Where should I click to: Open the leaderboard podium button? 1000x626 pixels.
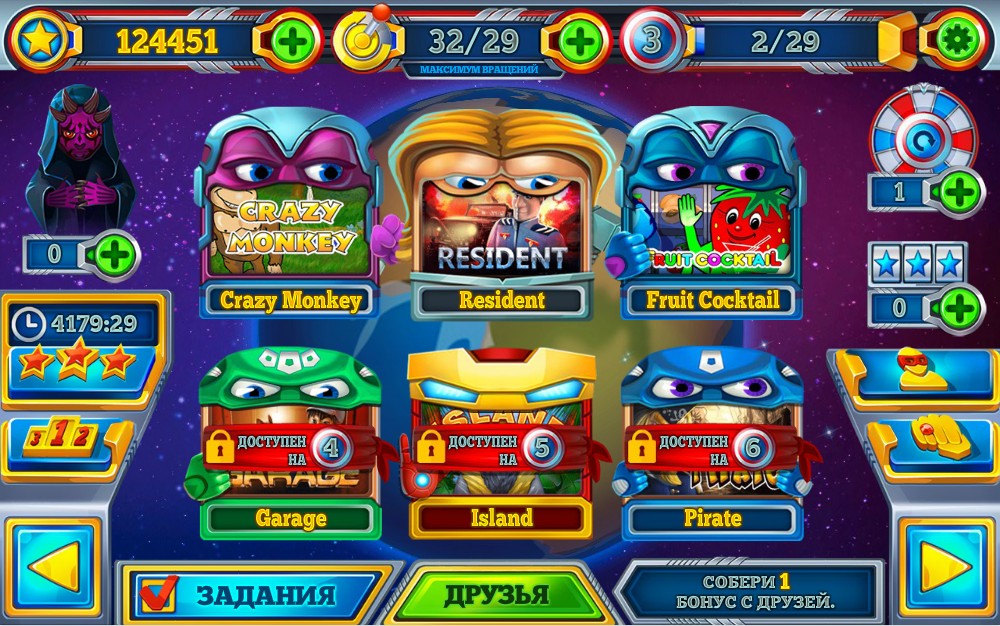tap(65, 440)
